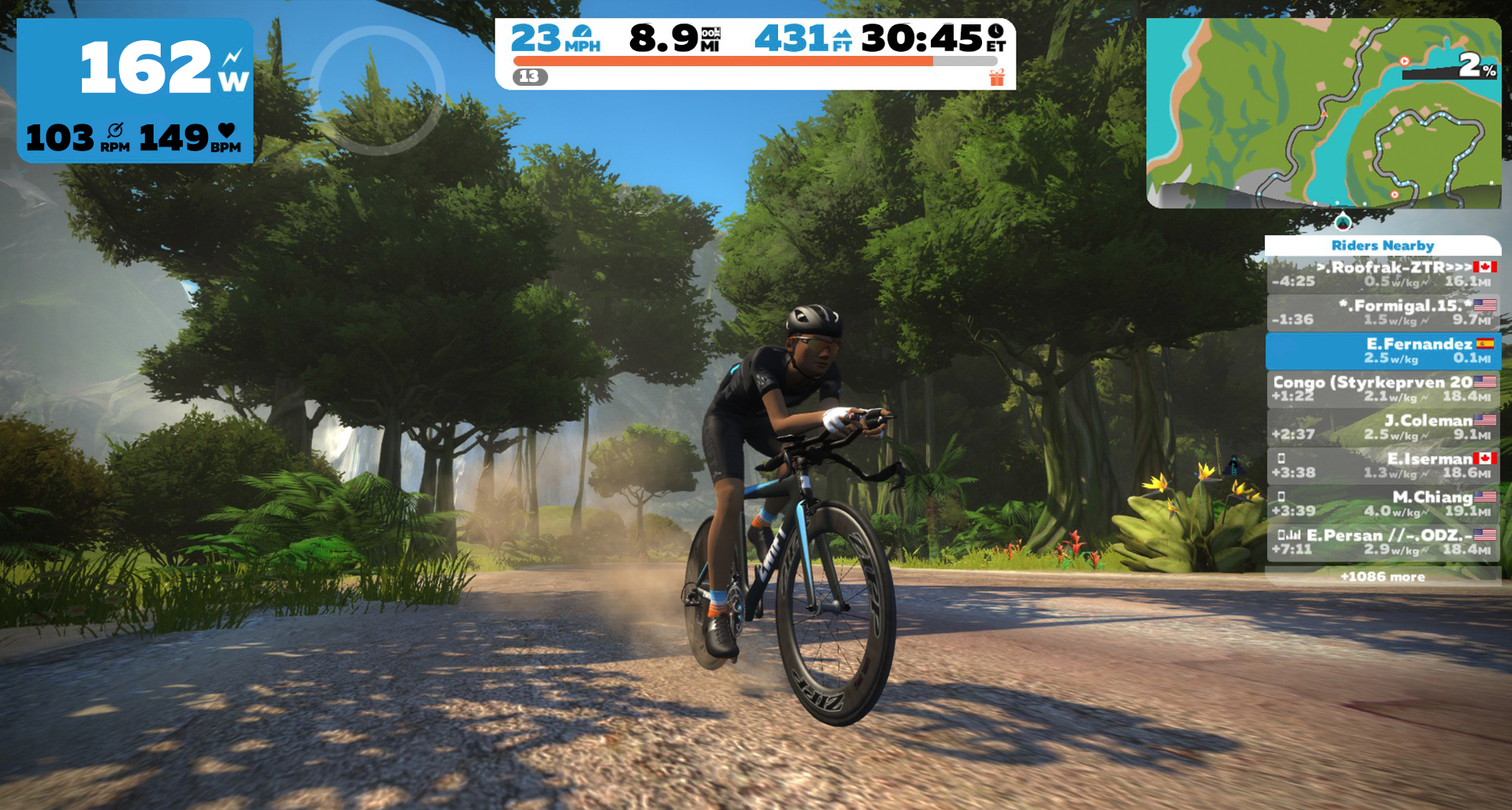Select rider Formigal.15 in the list
1512x810 pixels.
coord(1383,313)
